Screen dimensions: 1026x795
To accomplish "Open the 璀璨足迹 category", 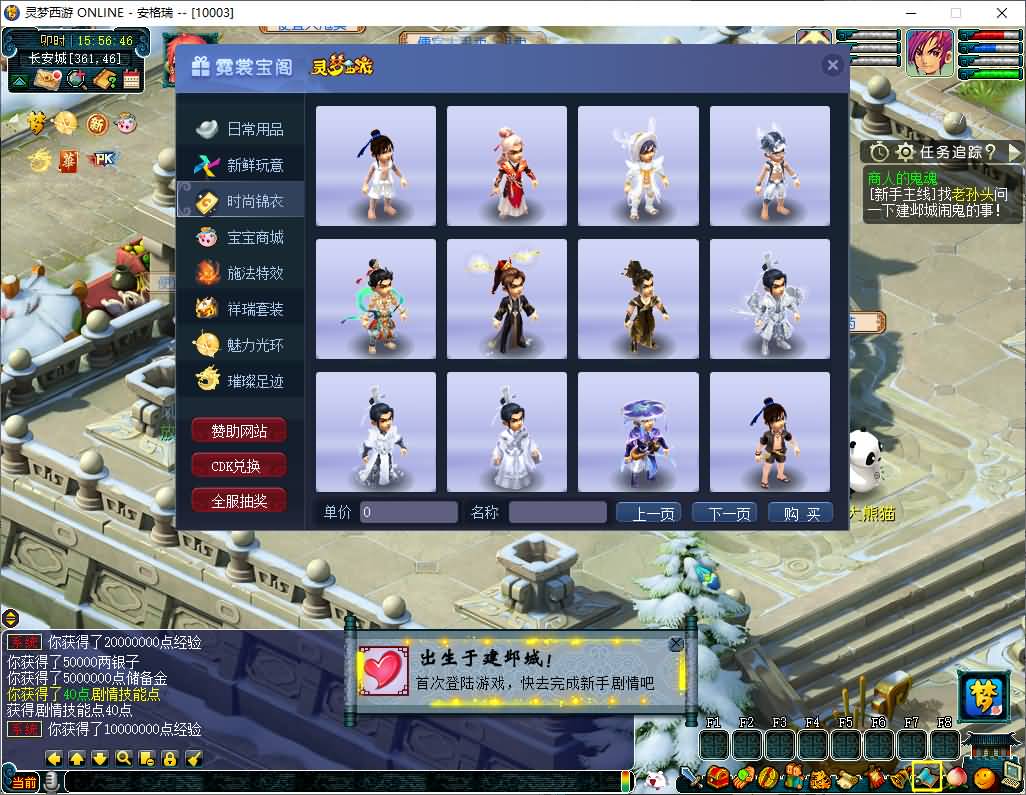I will pos(241,381).
